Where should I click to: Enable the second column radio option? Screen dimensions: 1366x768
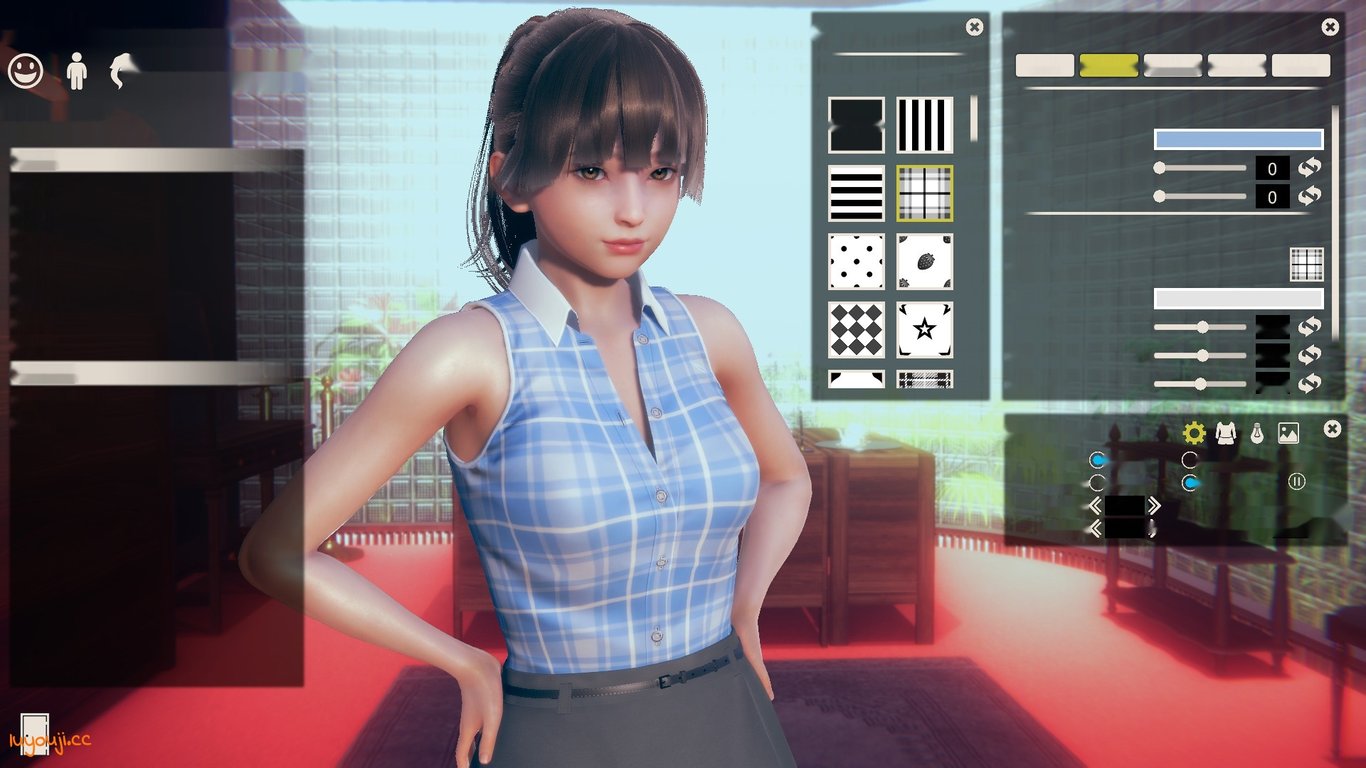(1191, 483)
